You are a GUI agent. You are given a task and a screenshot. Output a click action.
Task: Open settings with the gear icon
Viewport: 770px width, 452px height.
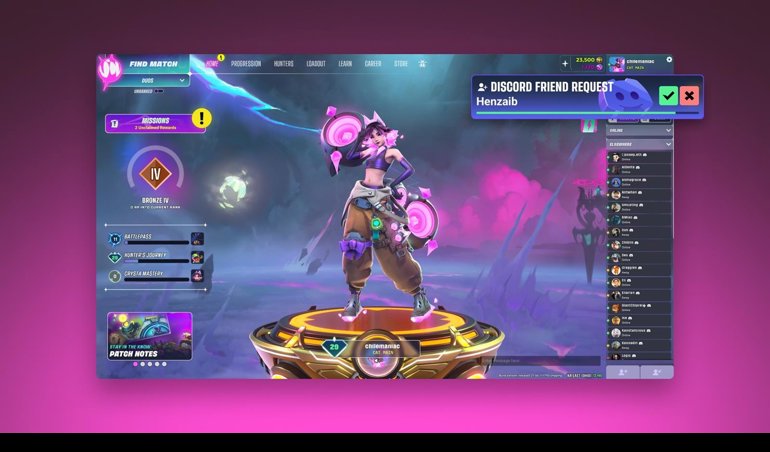coord(669,60)
